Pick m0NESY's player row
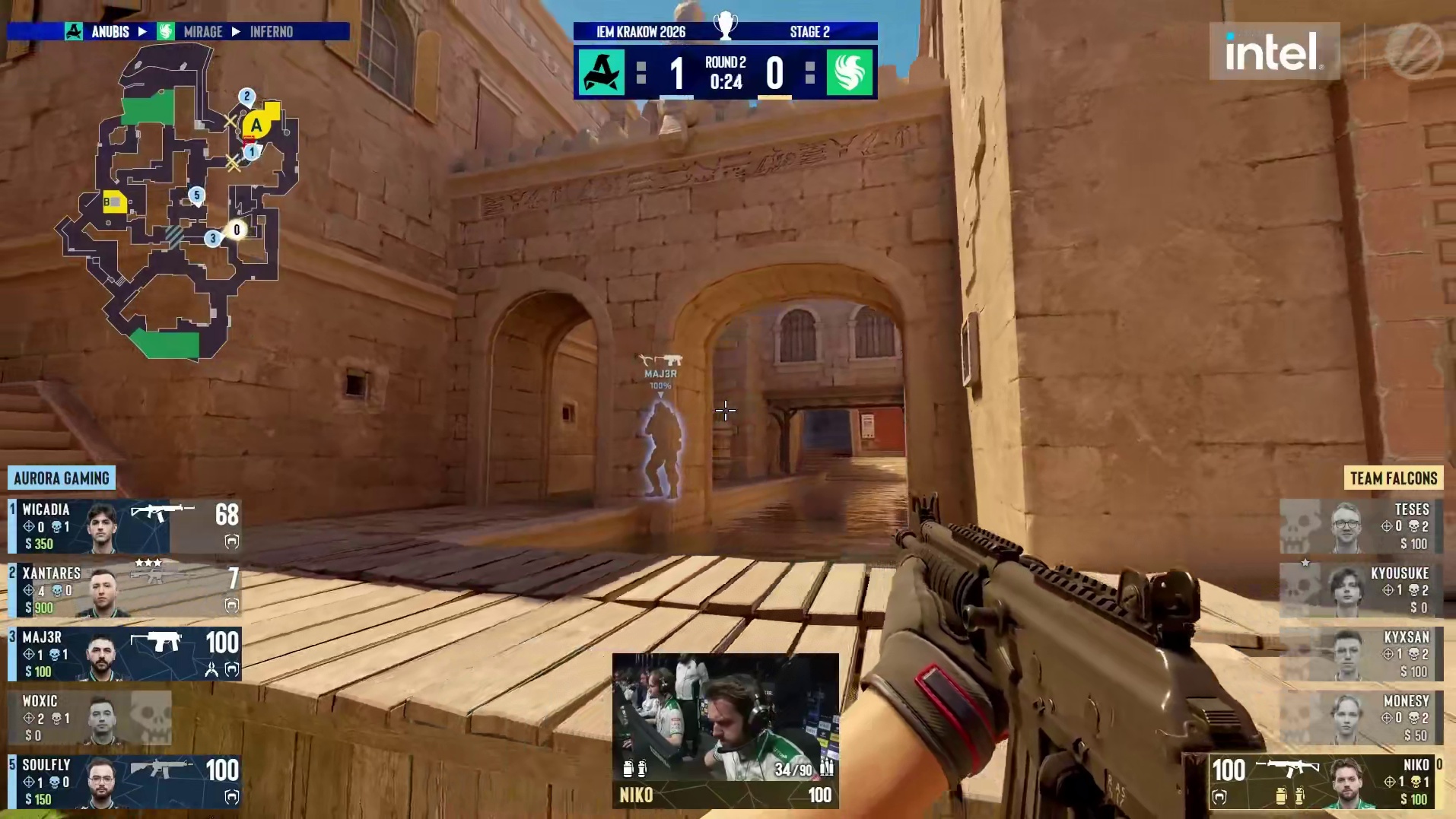The width and height of the screenshot is (1456, 819). (x=1362, y=718)
